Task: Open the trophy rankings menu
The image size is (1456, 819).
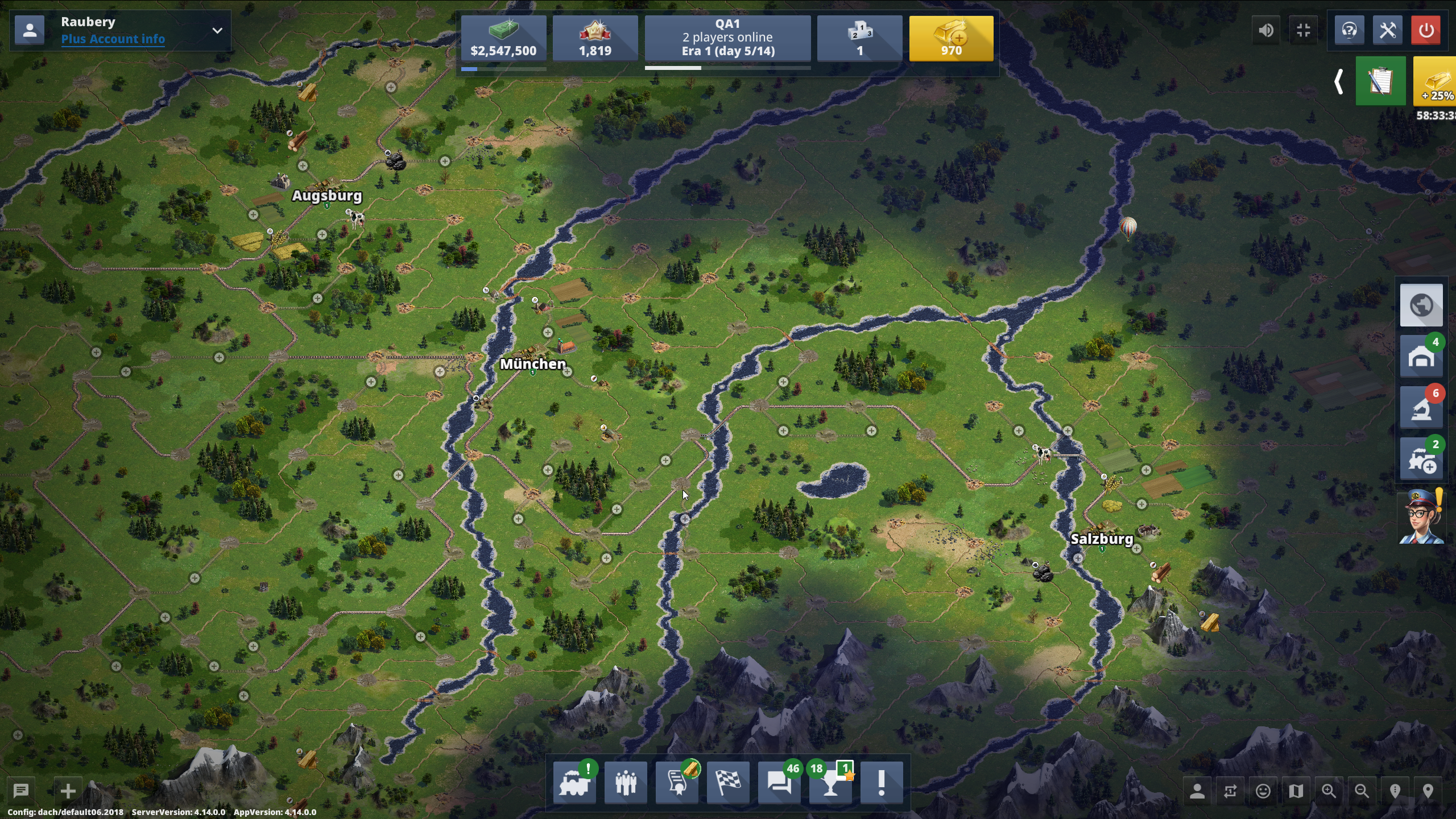Action: [x=830, y=783]
